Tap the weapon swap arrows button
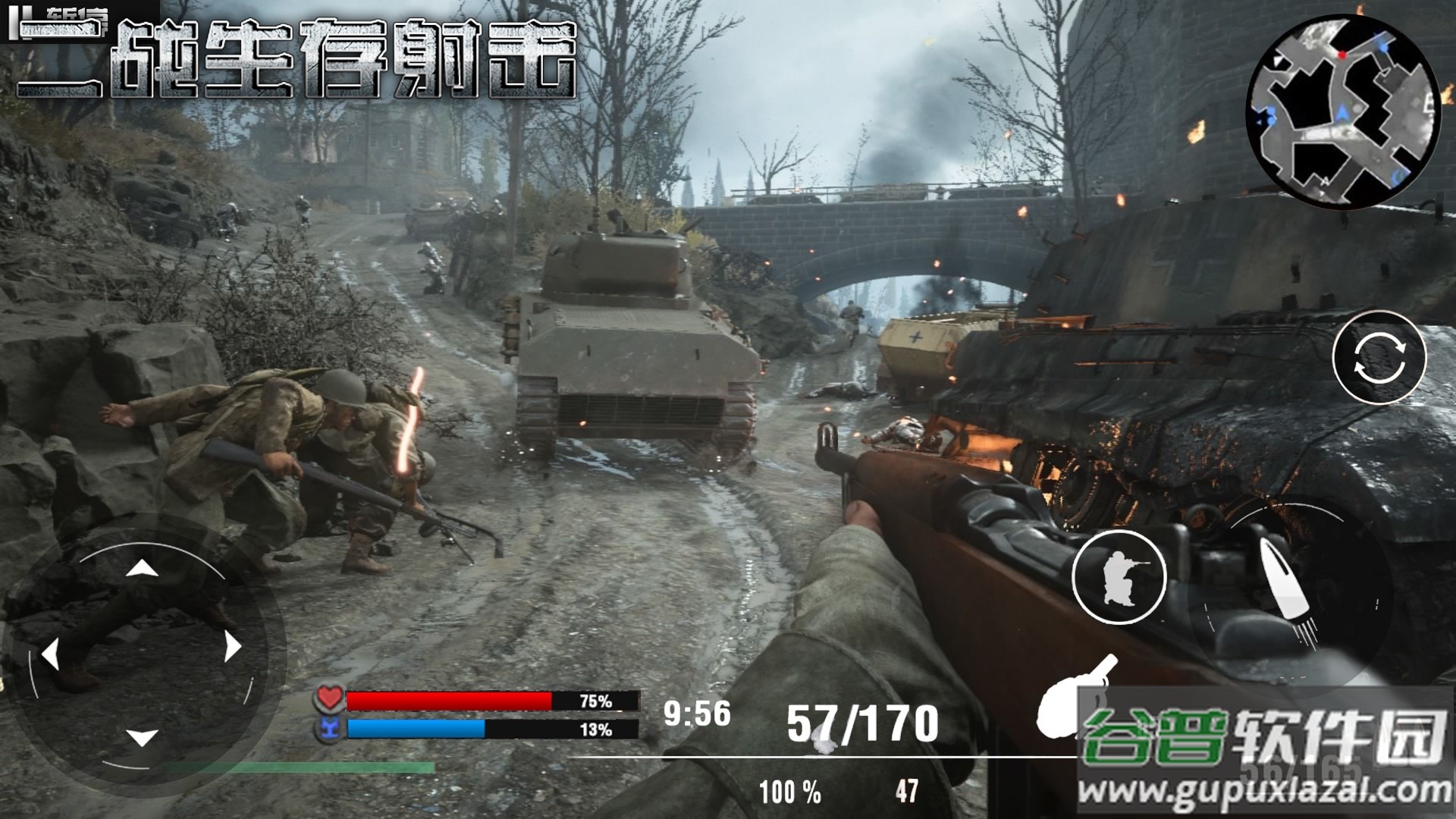 (1379, 357)
